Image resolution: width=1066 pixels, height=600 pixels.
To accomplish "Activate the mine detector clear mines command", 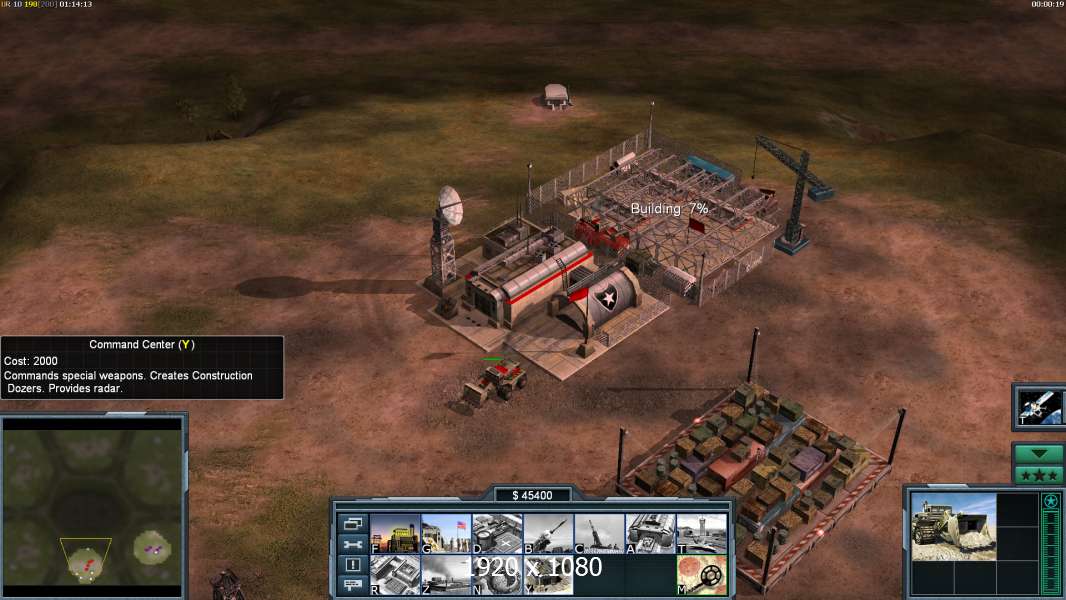I will point(701,575).
